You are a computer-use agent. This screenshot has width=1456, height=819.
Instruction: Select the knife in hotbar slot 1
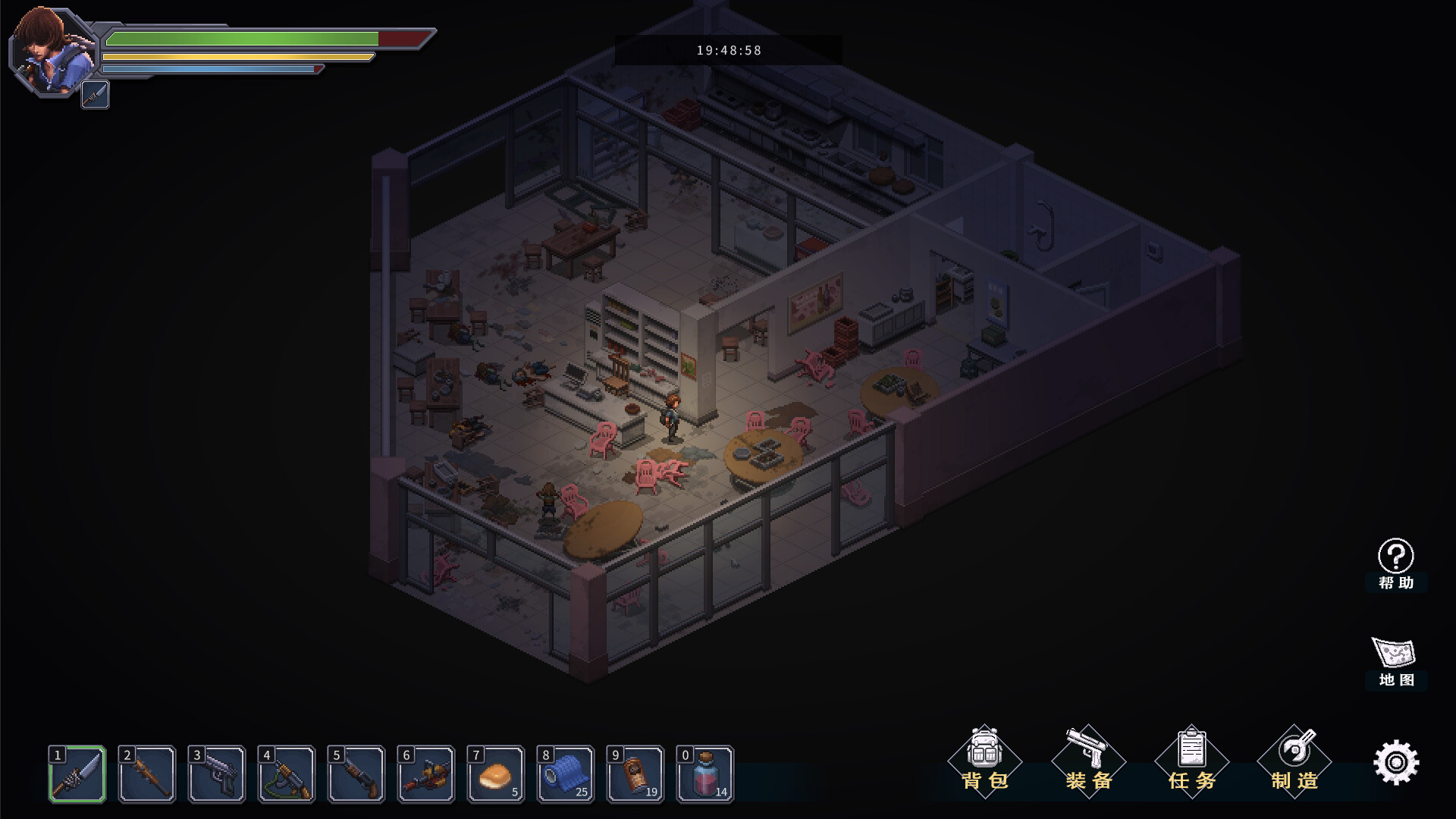coord(77,774)
